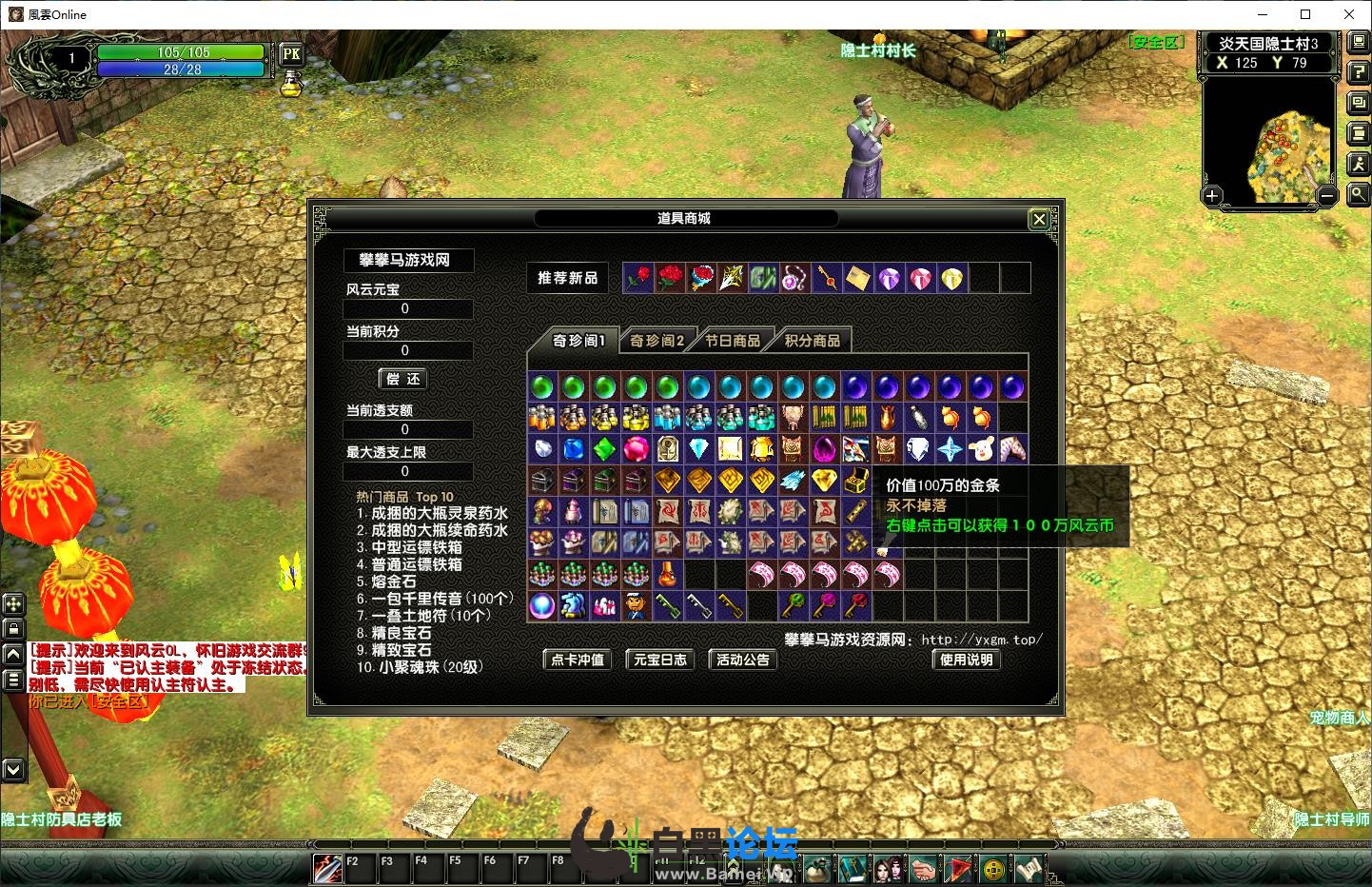This screenshot has height=887, width=1372.
Task: Select the single red rose in recommended items
Action: click(x=638, y=278)
